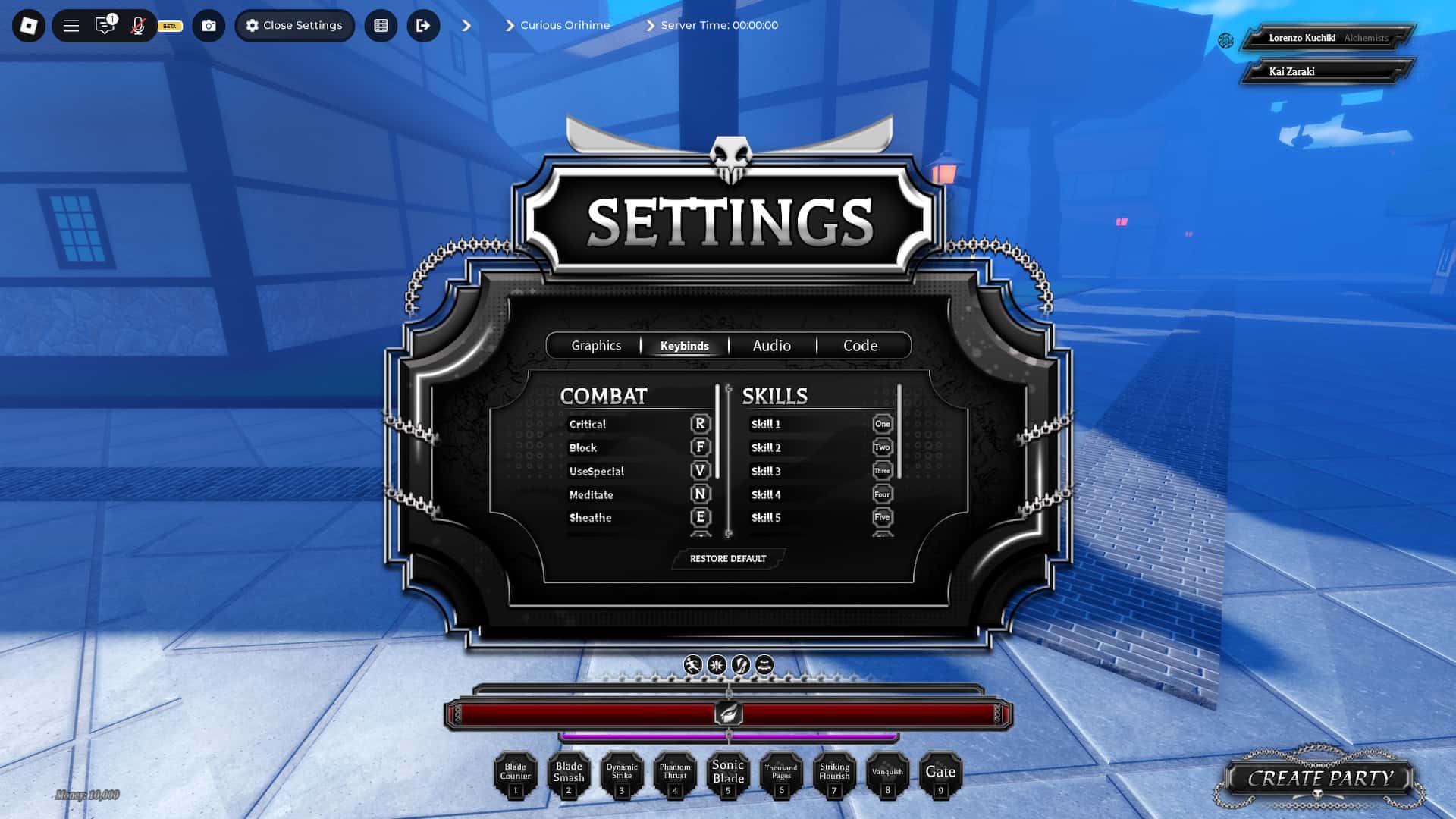Take a screenshot with the camera icon
This screenshot has width=1456, height=819.
[209, 25]
